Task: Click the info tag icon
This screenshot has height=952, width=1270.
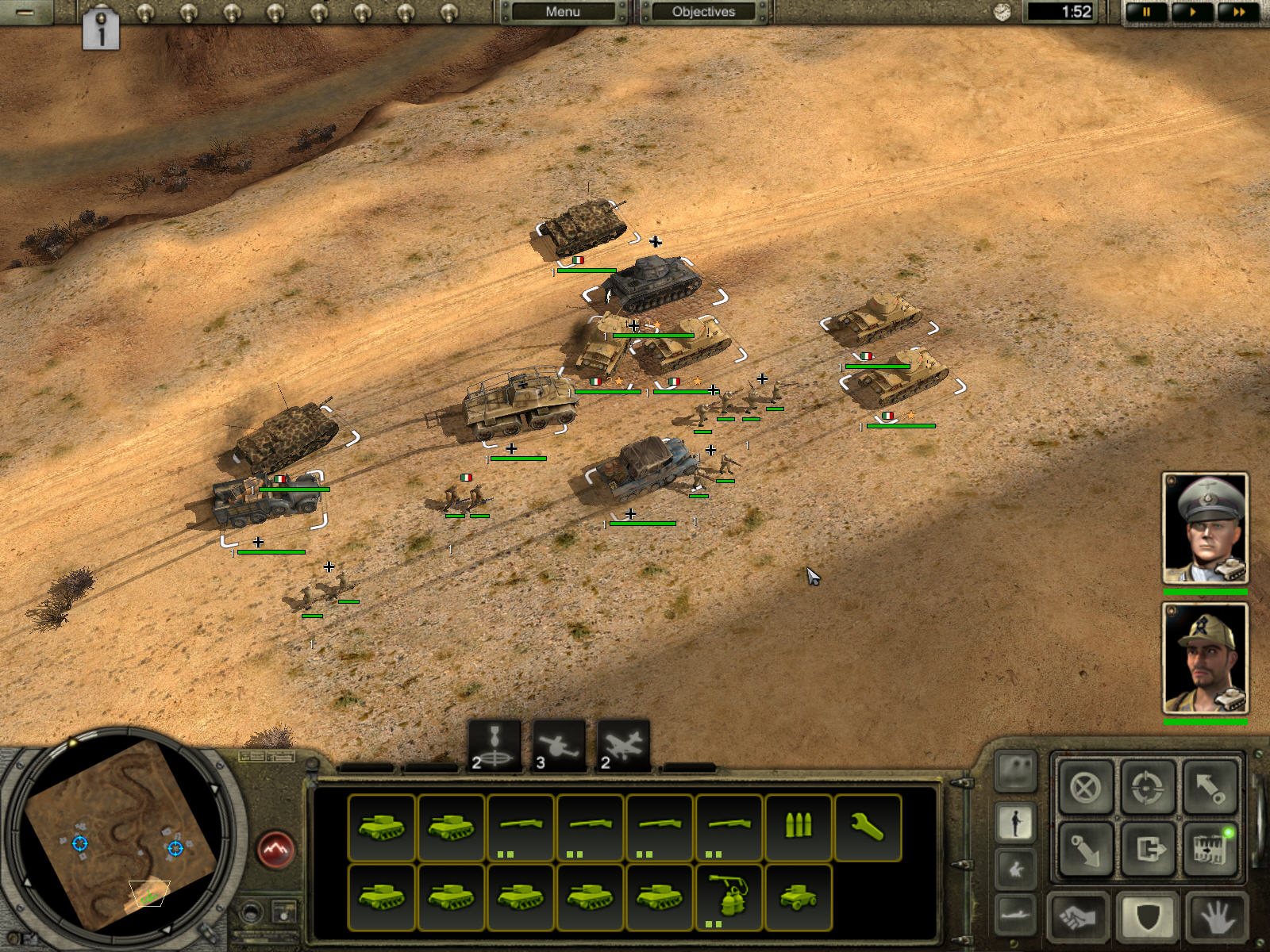Action: 101,31
